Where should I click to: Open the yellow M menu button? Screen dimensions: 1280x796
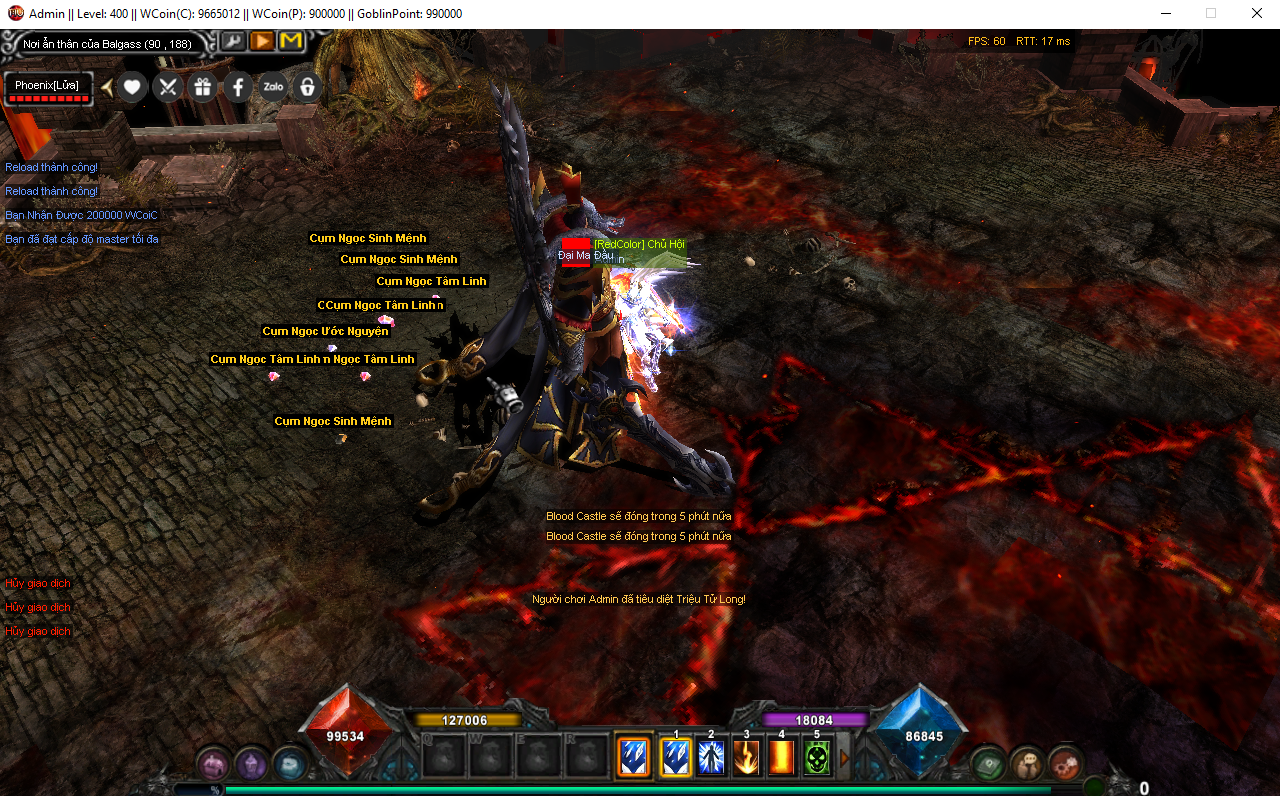[291, 41]
